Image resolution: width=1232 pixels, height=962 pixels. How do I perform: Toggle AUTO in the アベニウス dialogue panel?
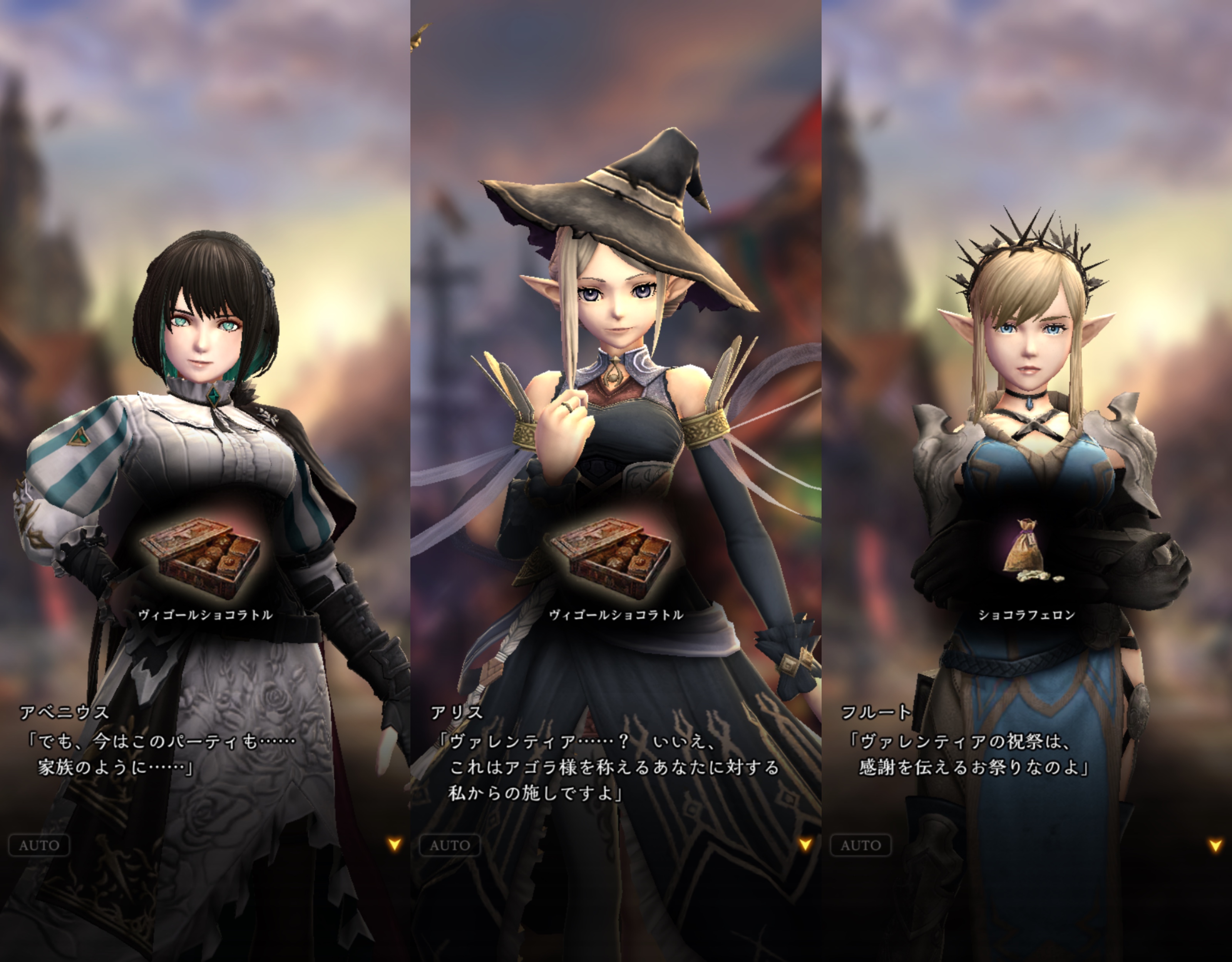(39, 845)
